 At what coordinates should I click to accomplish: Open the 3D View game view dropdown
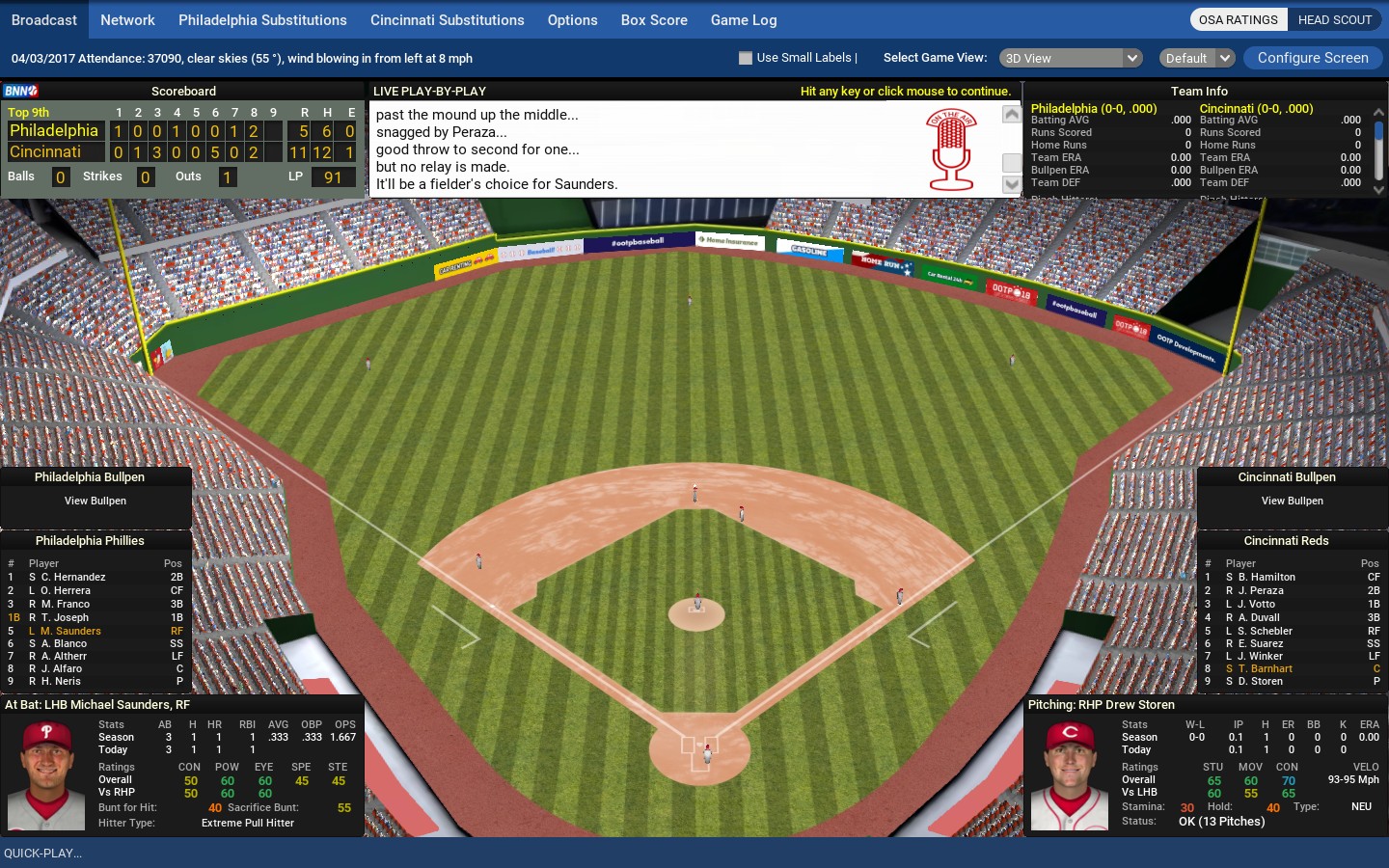[1071, 58]
